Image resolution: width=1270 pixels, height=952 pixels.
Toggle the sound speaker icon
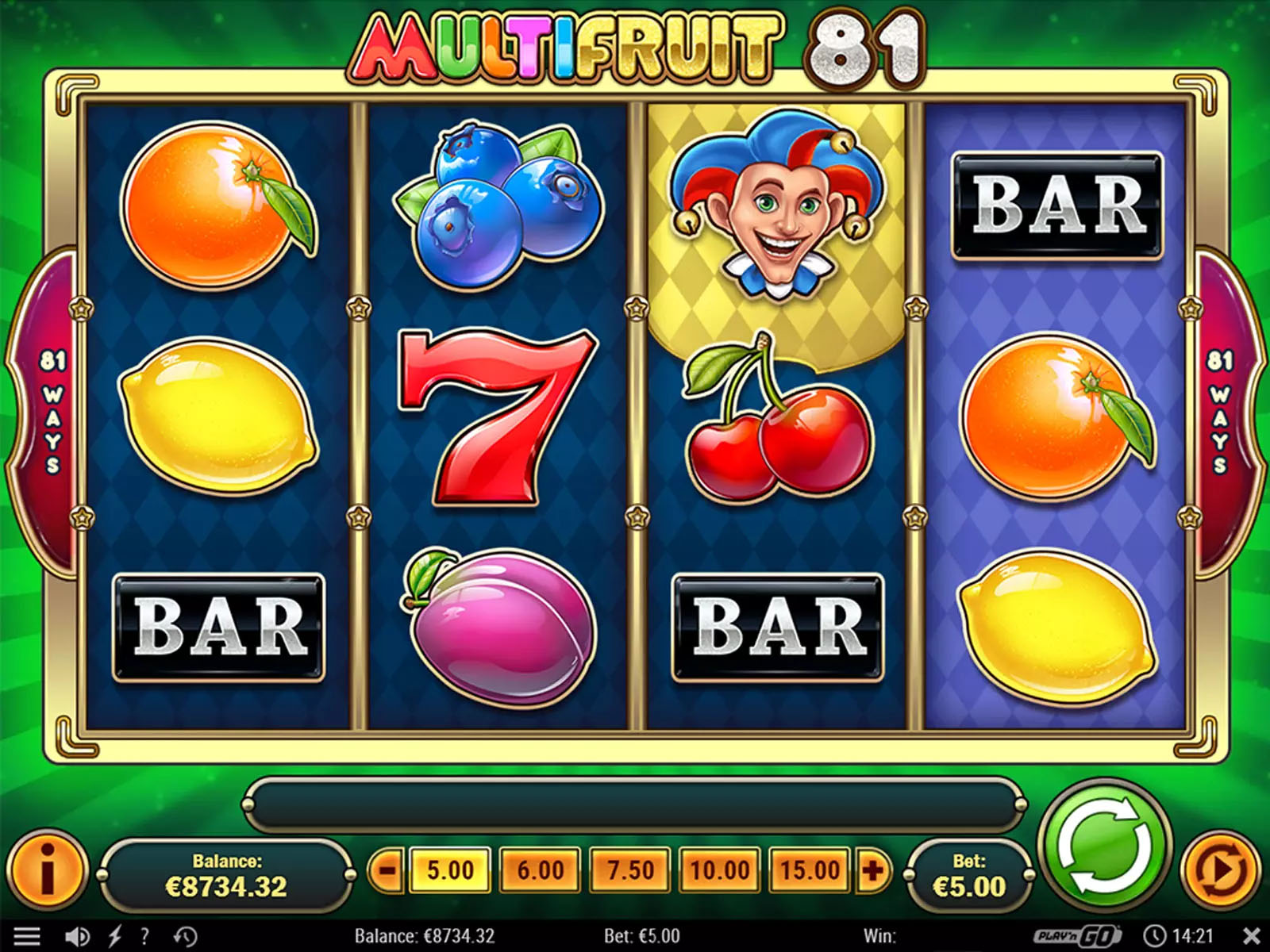pyautogui.click(x=76, y=936)
